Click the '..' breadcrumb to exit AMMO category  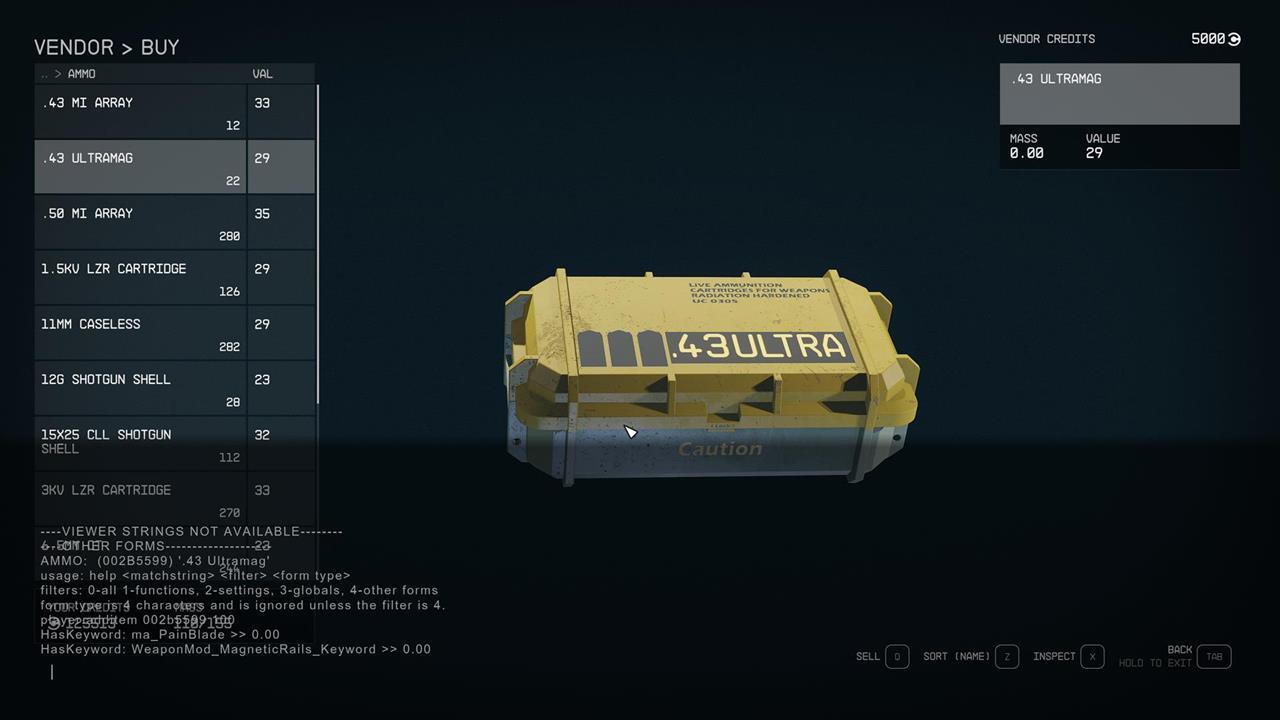point(44,73)
